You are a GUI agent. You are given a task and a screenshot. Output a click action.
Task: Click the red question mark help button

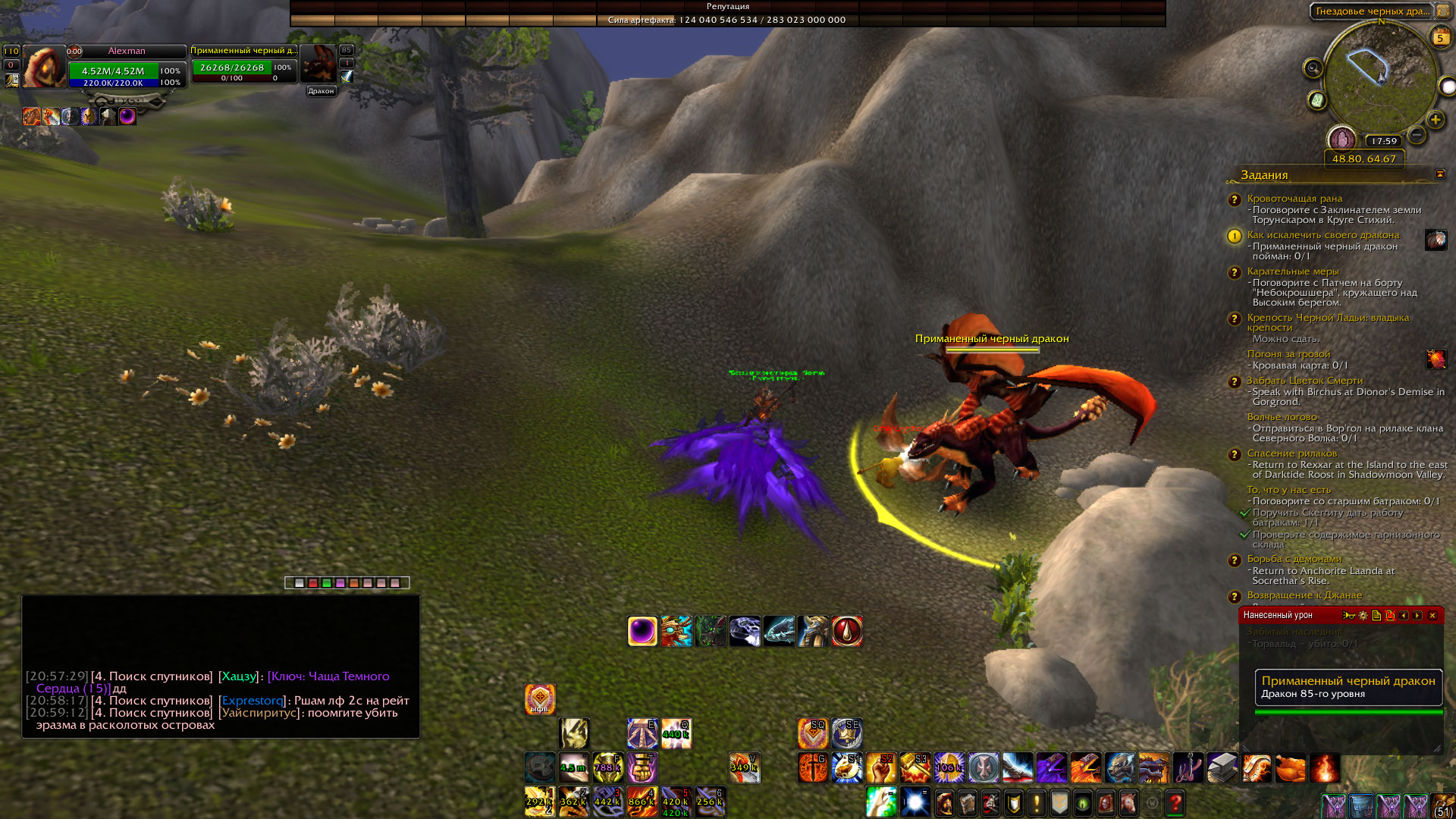click(1175, 802)
